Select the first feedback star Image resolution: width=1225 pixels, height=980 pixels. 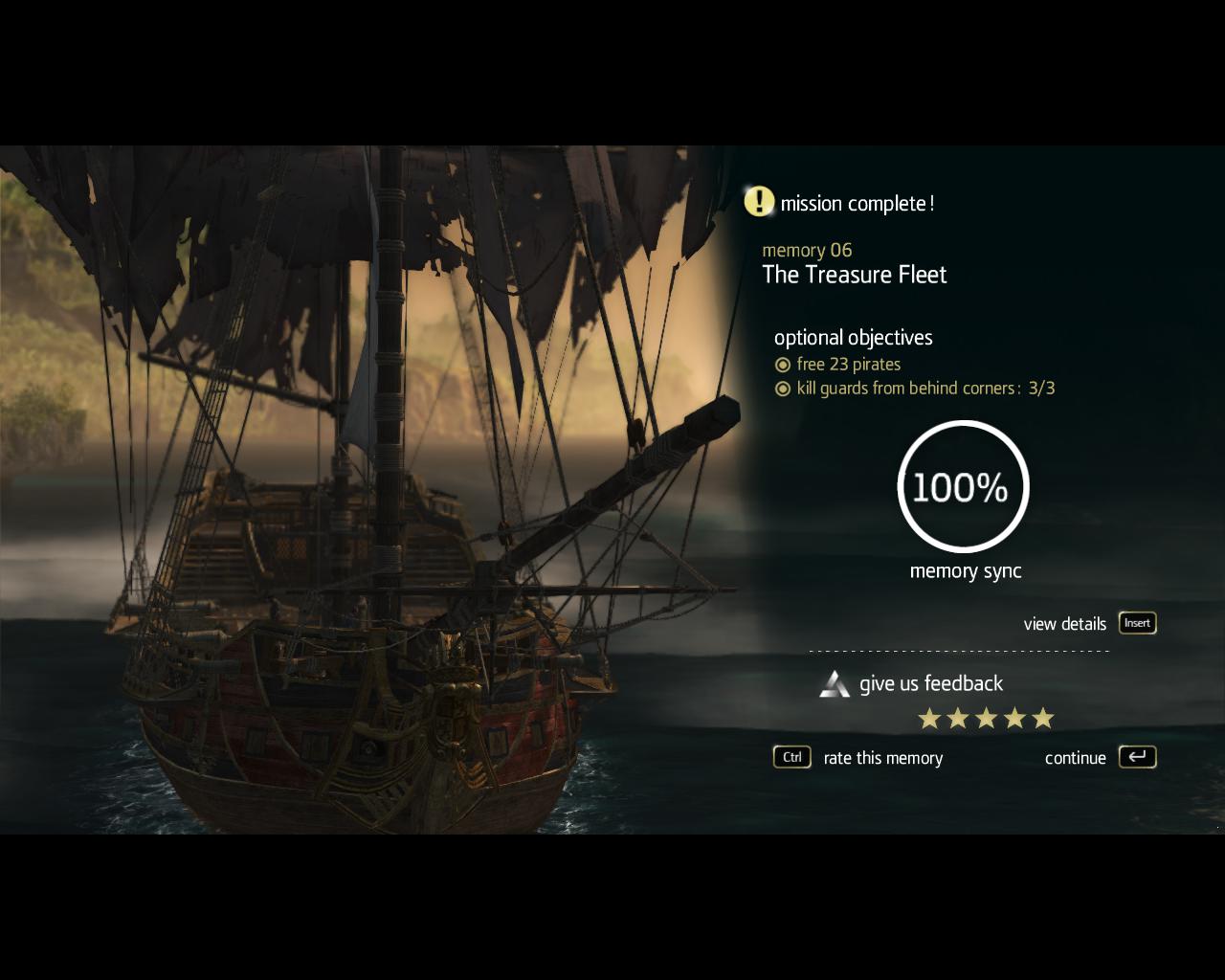click(x=928, y=718)
